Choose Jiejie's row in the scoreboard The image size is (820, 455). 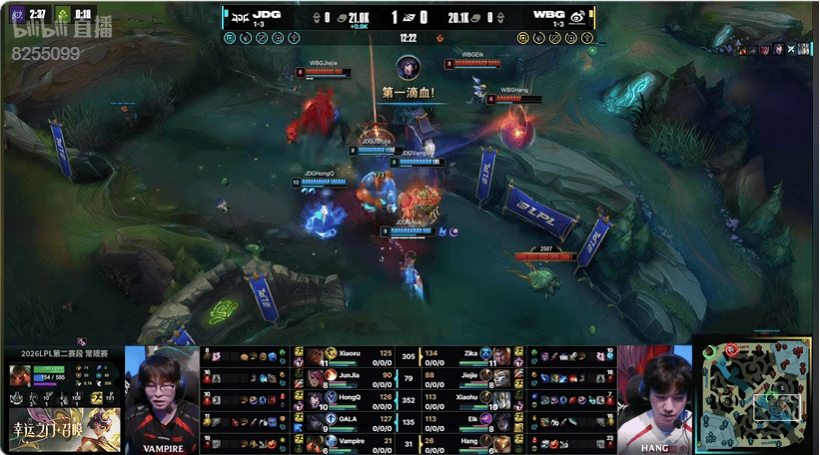point(468,377)
